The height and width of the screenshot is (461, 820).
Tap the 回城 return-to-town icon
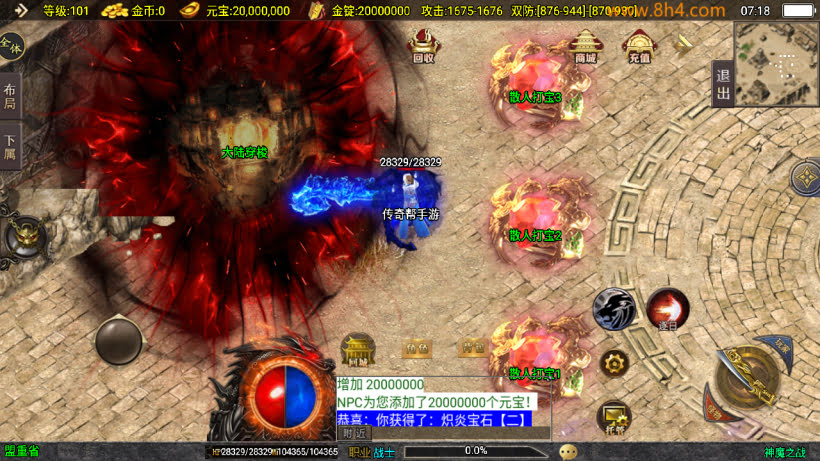358,349
